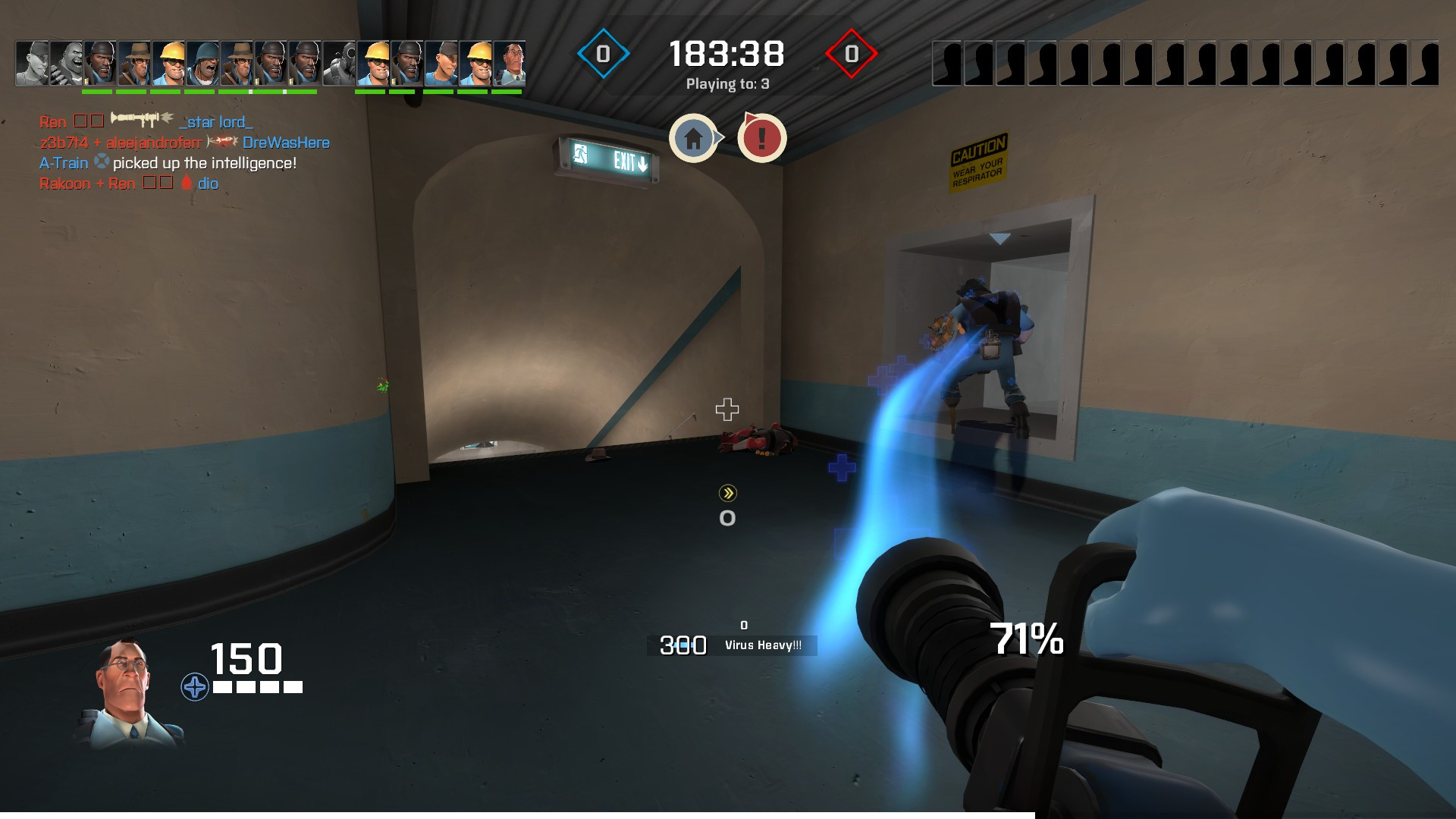Click the 183:38 match timer
Image resolution: width=1456 pixels, height=819 pixels.
(x=726, y=52)
